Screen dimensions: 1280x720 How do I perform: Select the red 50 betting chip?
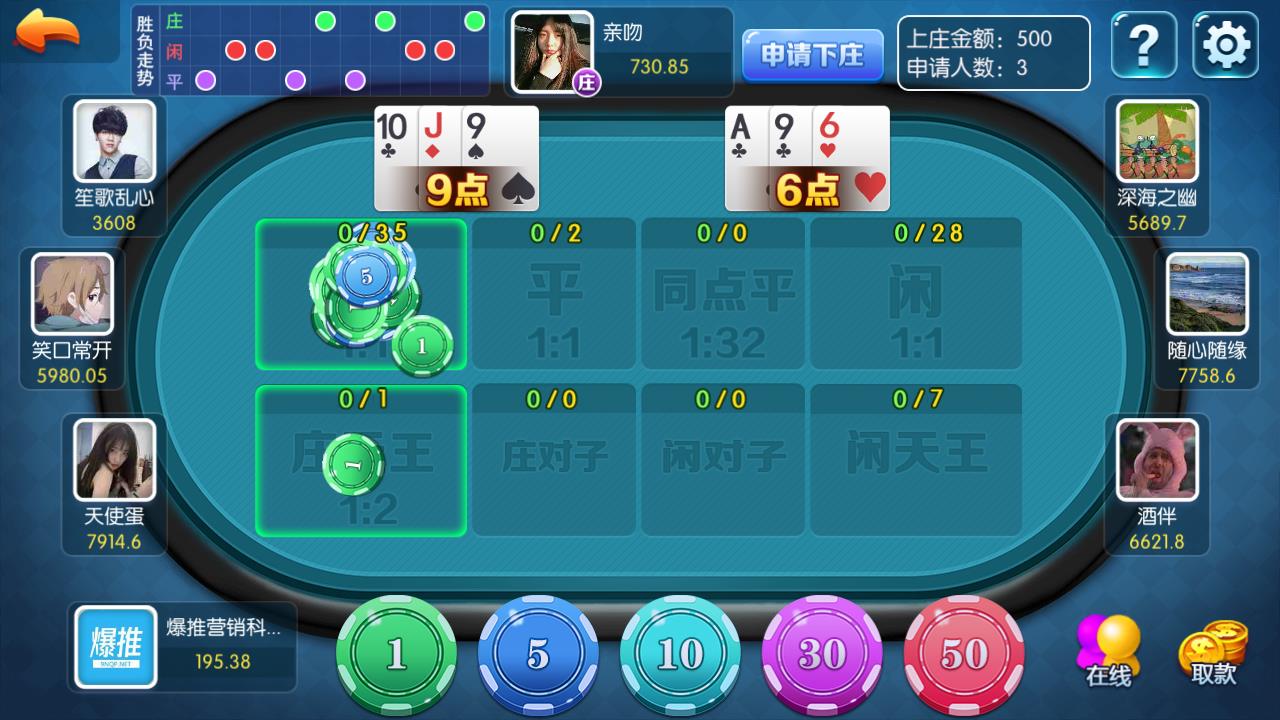pos(965,655)
